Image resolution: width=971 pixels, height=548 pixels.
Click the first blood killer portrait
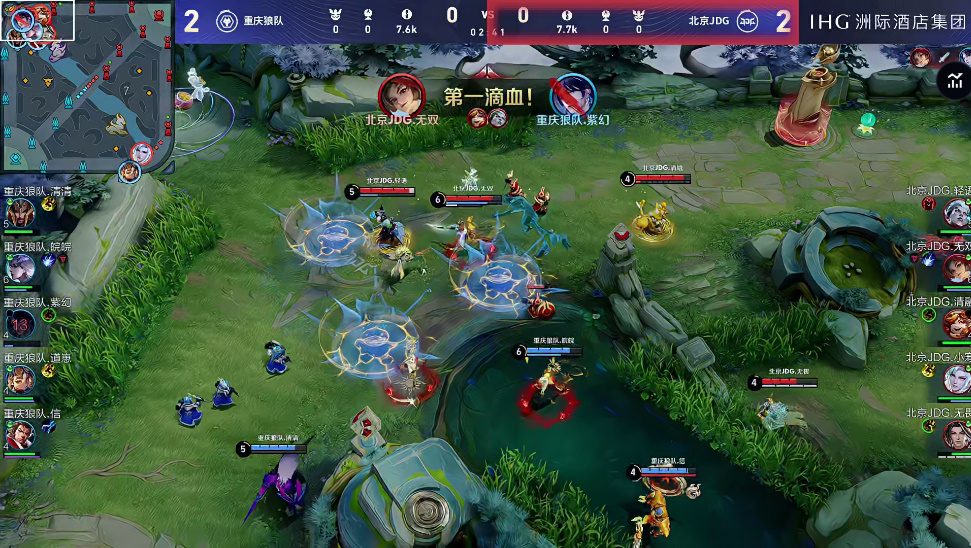[402, 95]
